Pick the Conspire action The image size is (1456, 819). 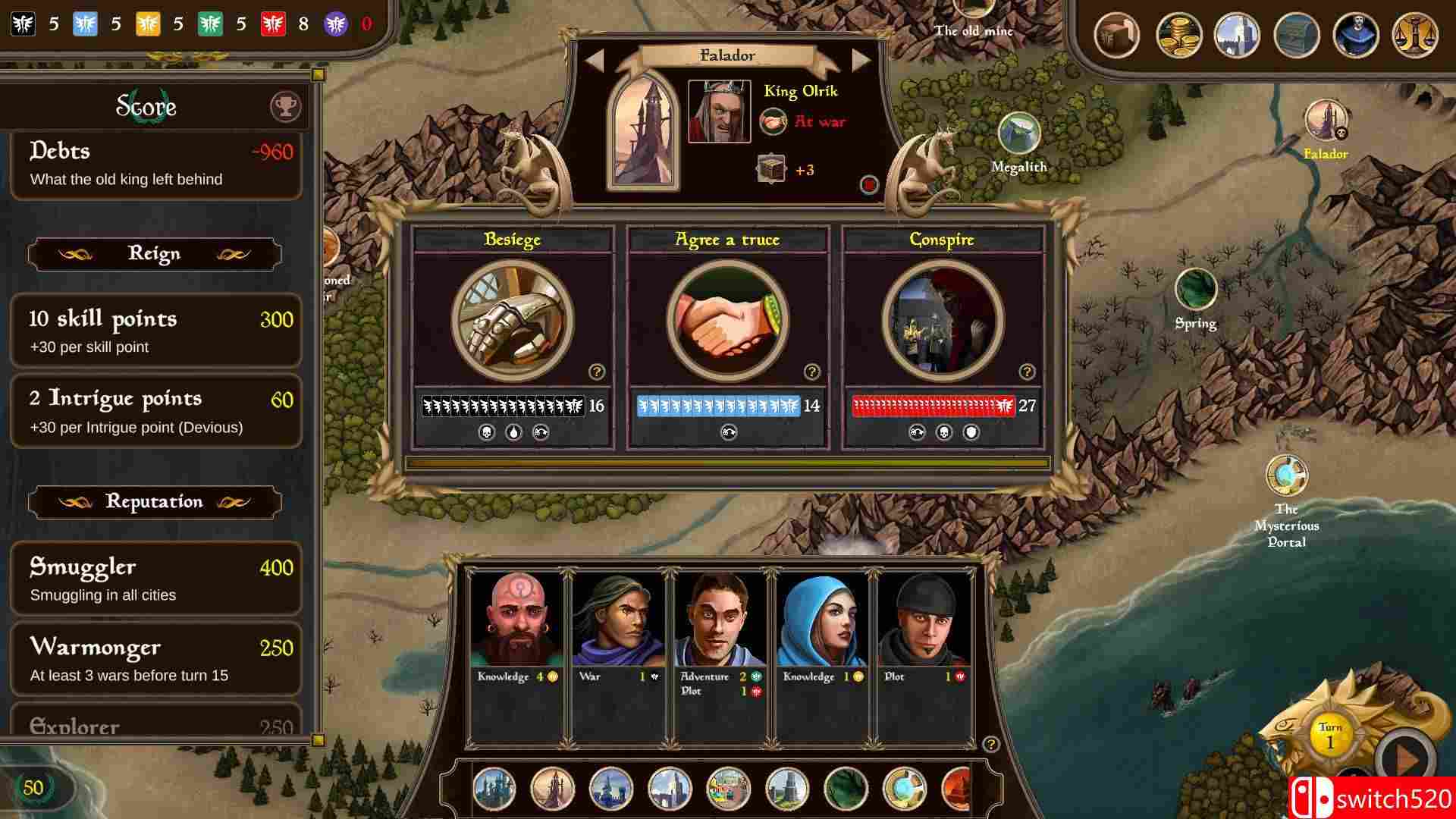(x=943, y=321)
